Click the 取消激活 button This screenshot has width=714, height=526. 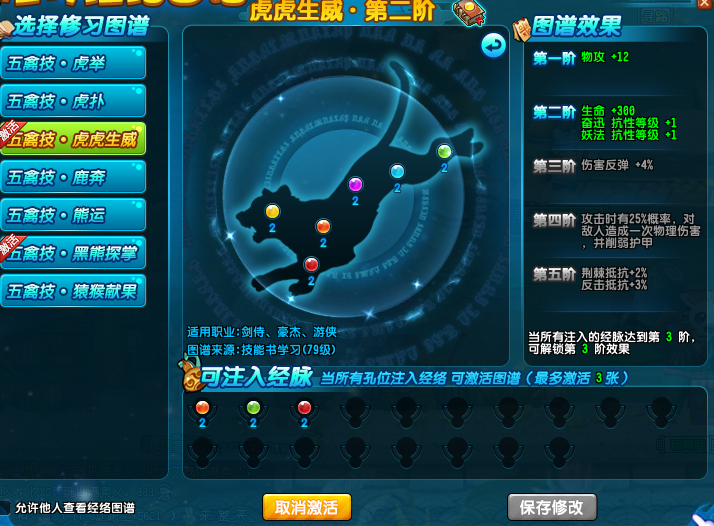[307, 506]
